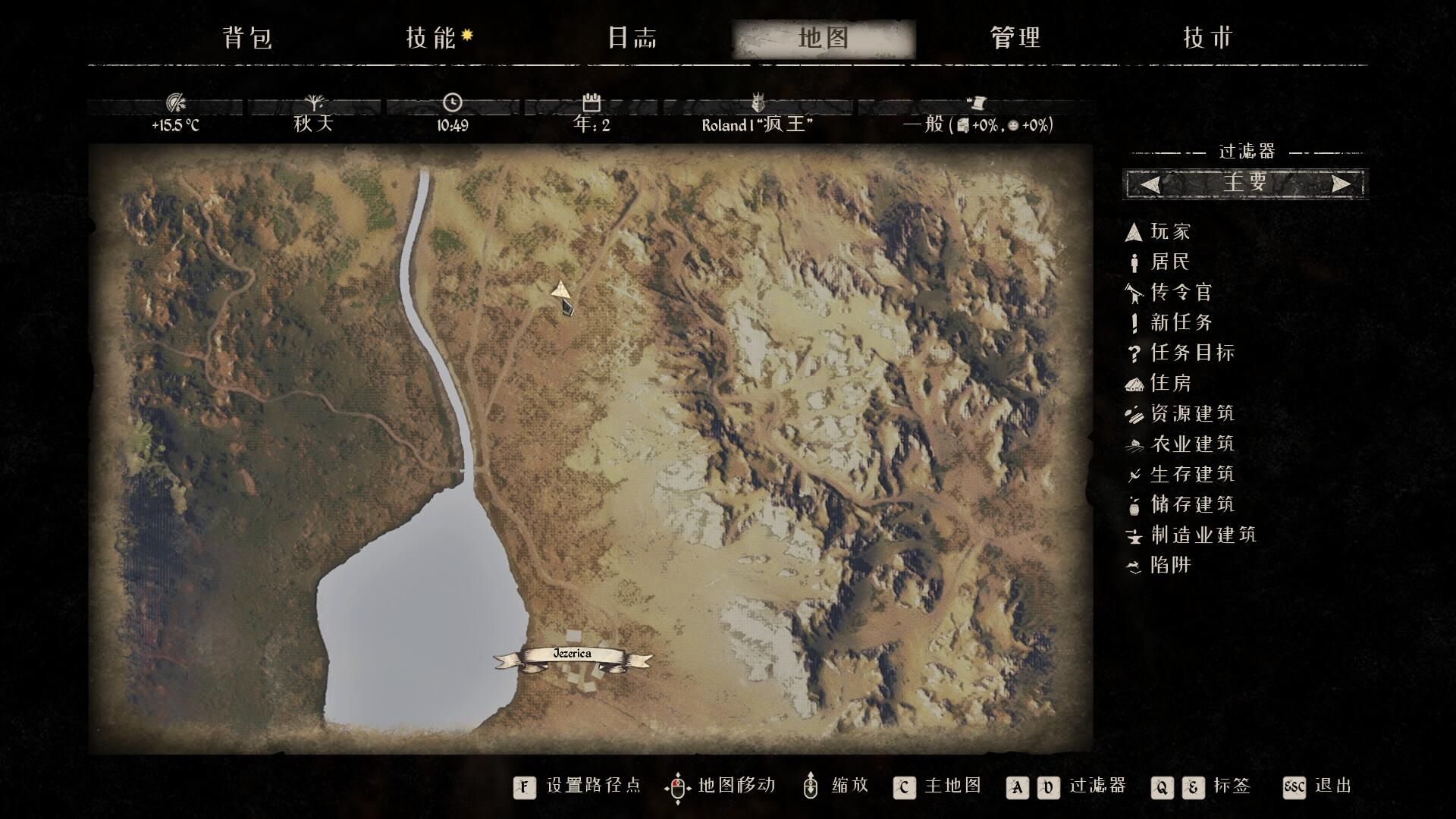This screenshot has height=819, width=1456.
Task: Switch to the 背包 tab
Action: pos(247,38)
